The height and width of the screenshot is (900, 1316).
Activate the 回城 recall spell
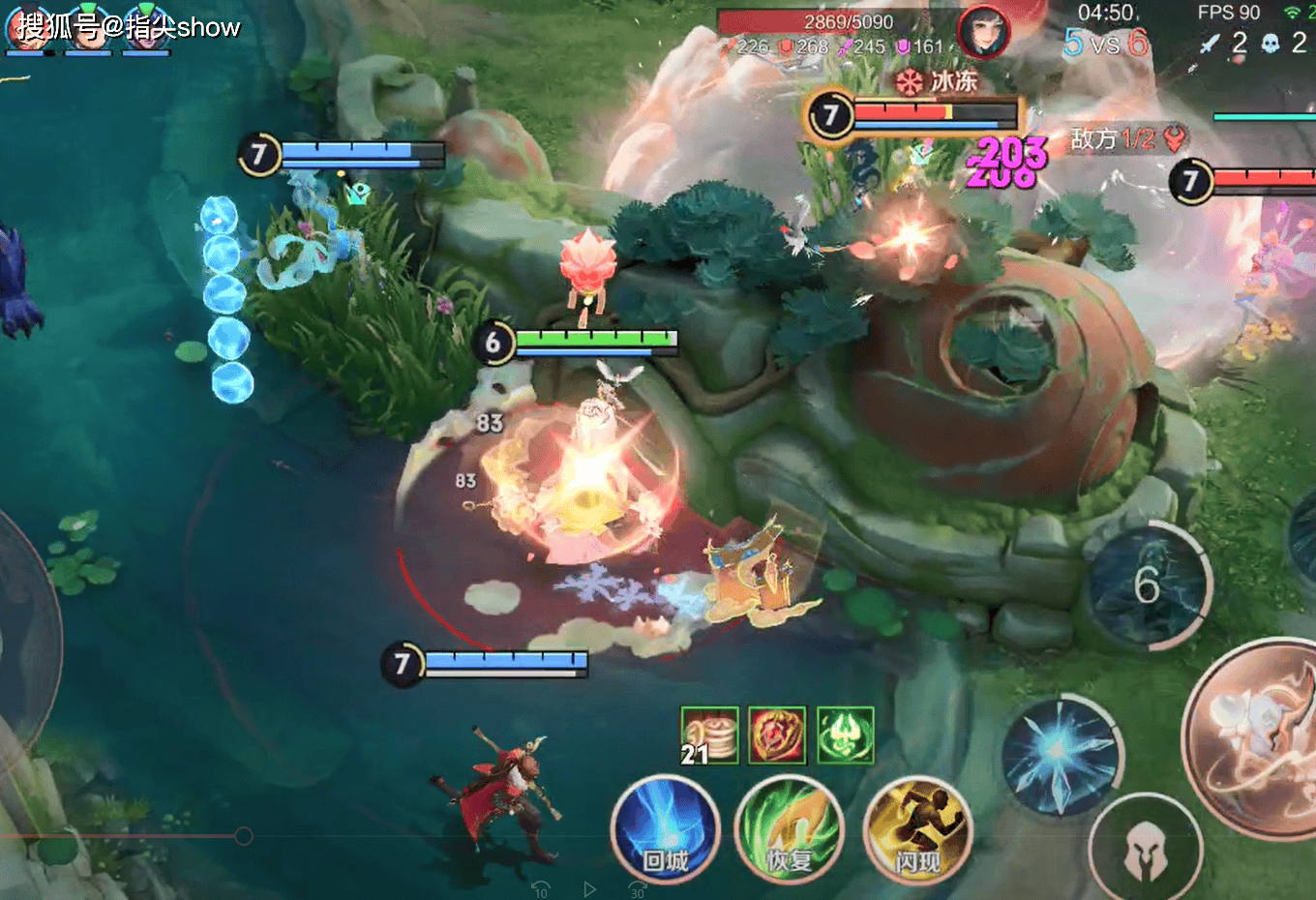click(x=666, y=829)
